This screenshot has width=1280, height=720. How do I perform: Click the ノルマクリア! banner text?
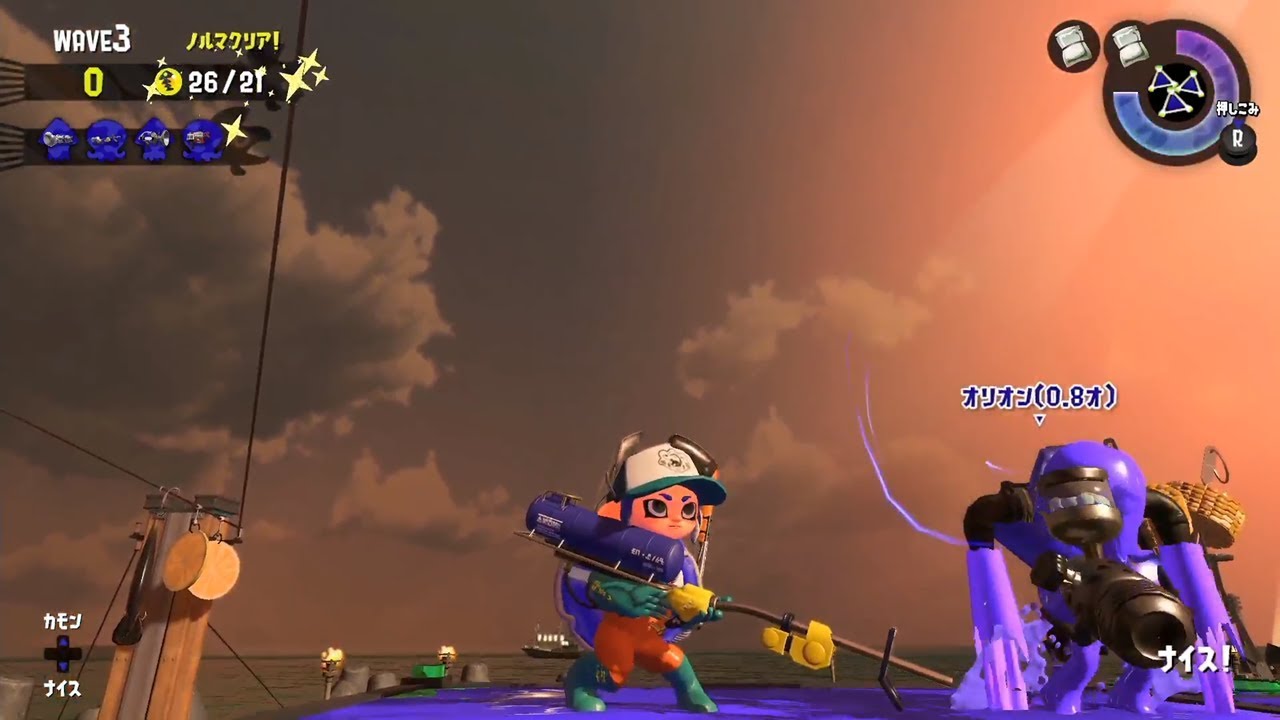pyautogui.click(x=232, y=42)
